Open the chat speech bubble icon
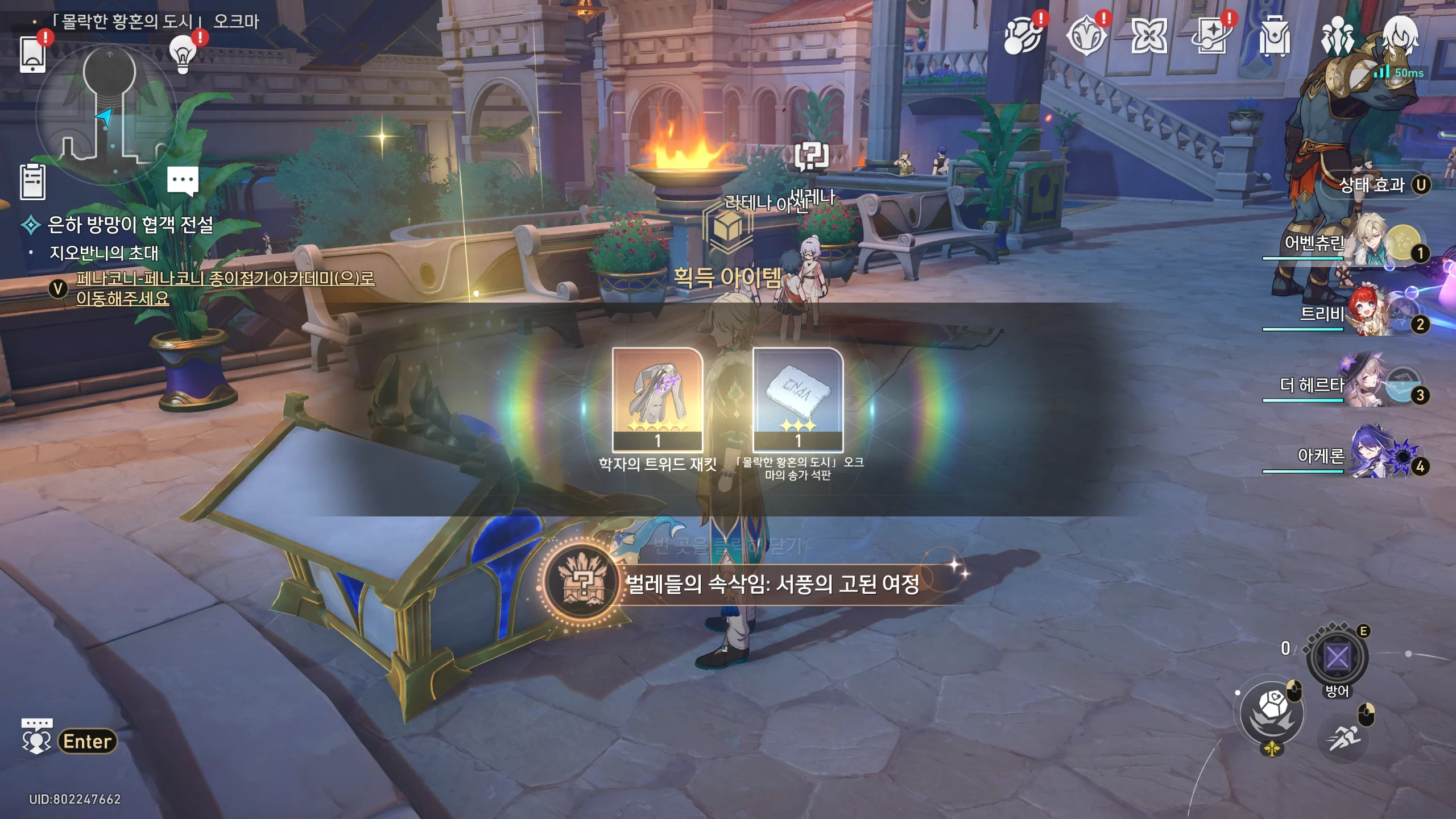The image size is (1456, 819). 183,181
